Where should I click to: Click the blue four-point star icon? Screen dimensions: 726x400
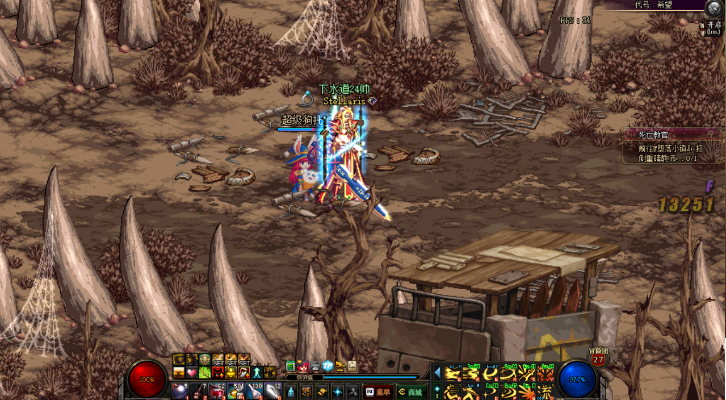(x=336, y=391)
